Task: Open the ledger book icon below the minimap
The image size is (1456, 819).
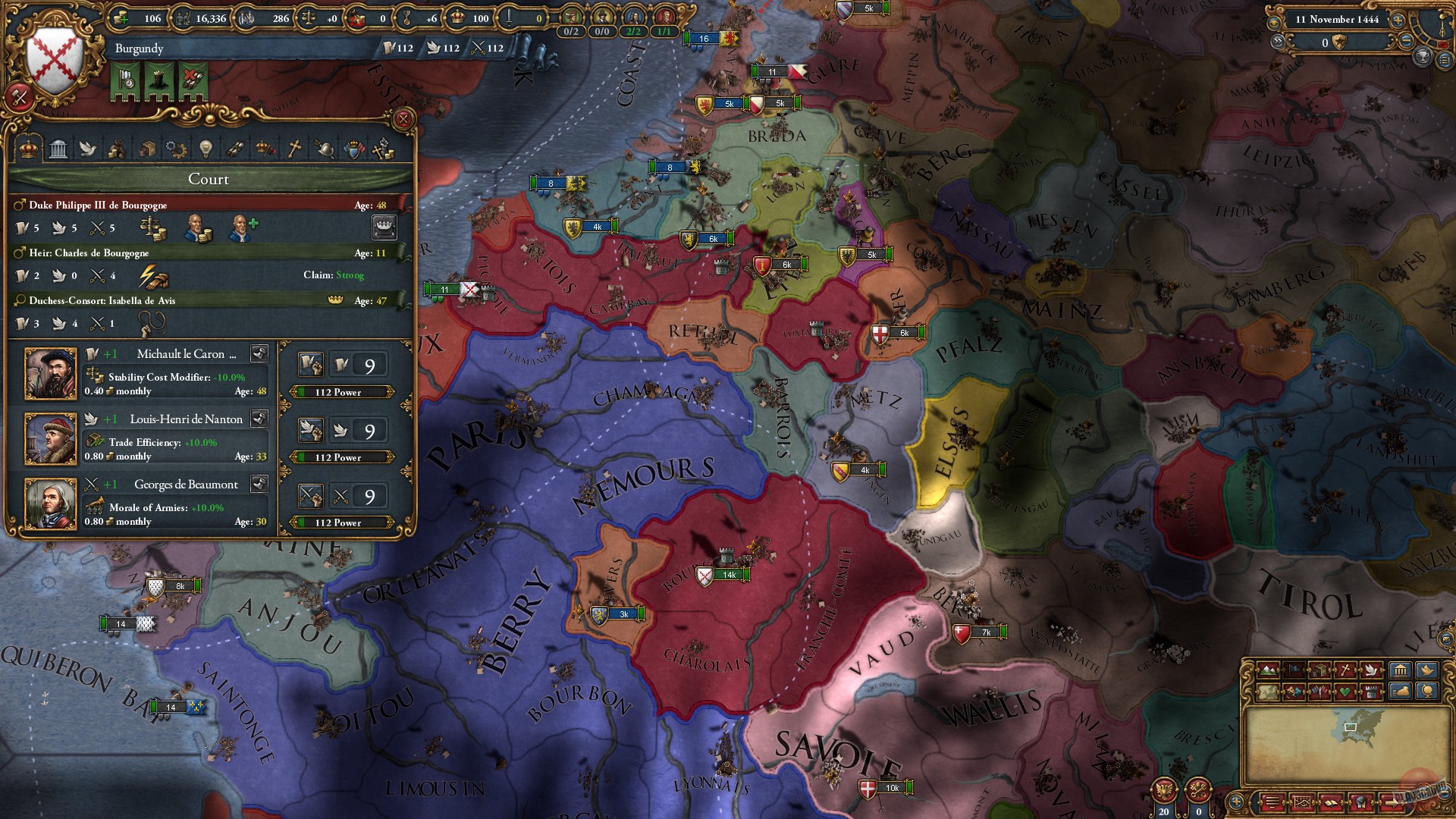Action: (1332, 802)
